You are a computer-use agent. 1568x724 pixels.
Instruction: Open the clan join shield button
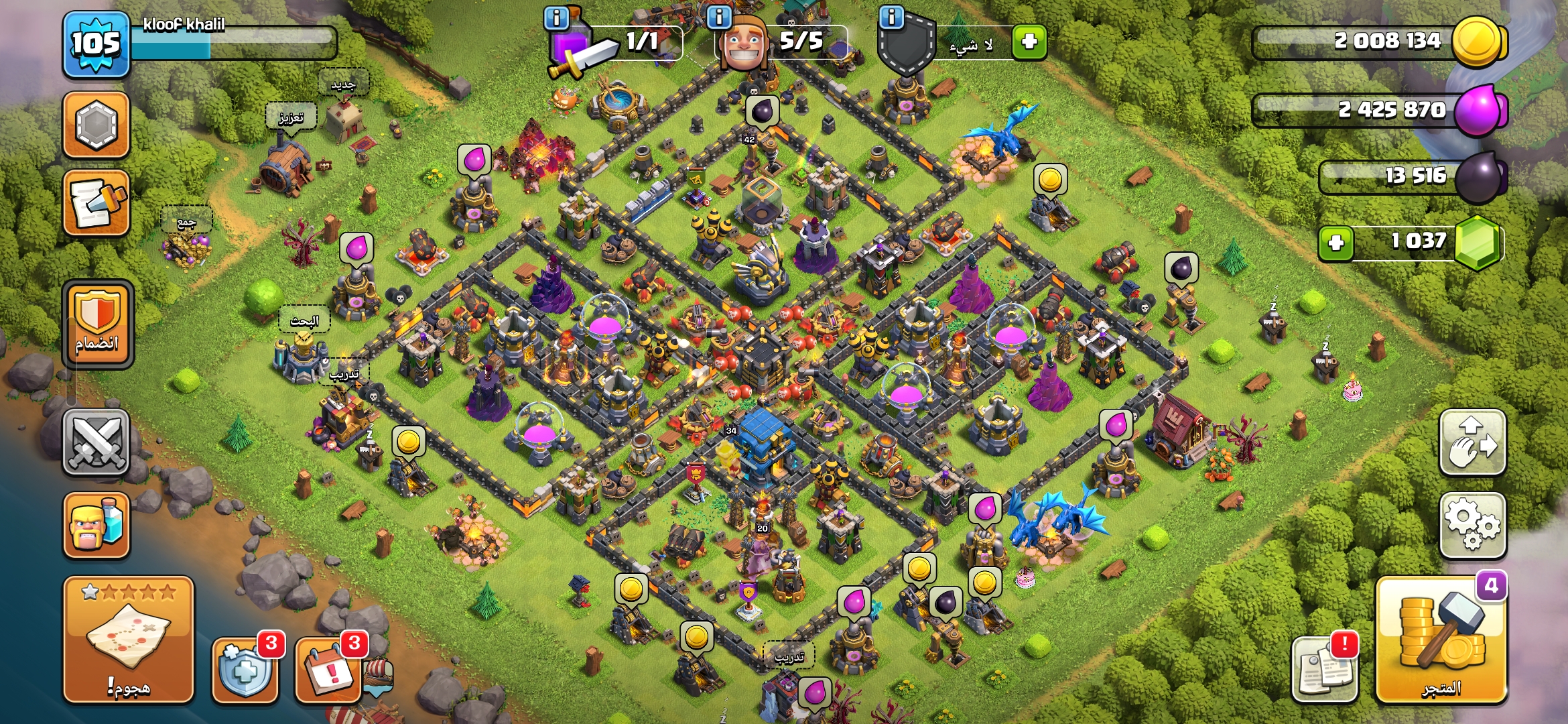coord(98,324)
